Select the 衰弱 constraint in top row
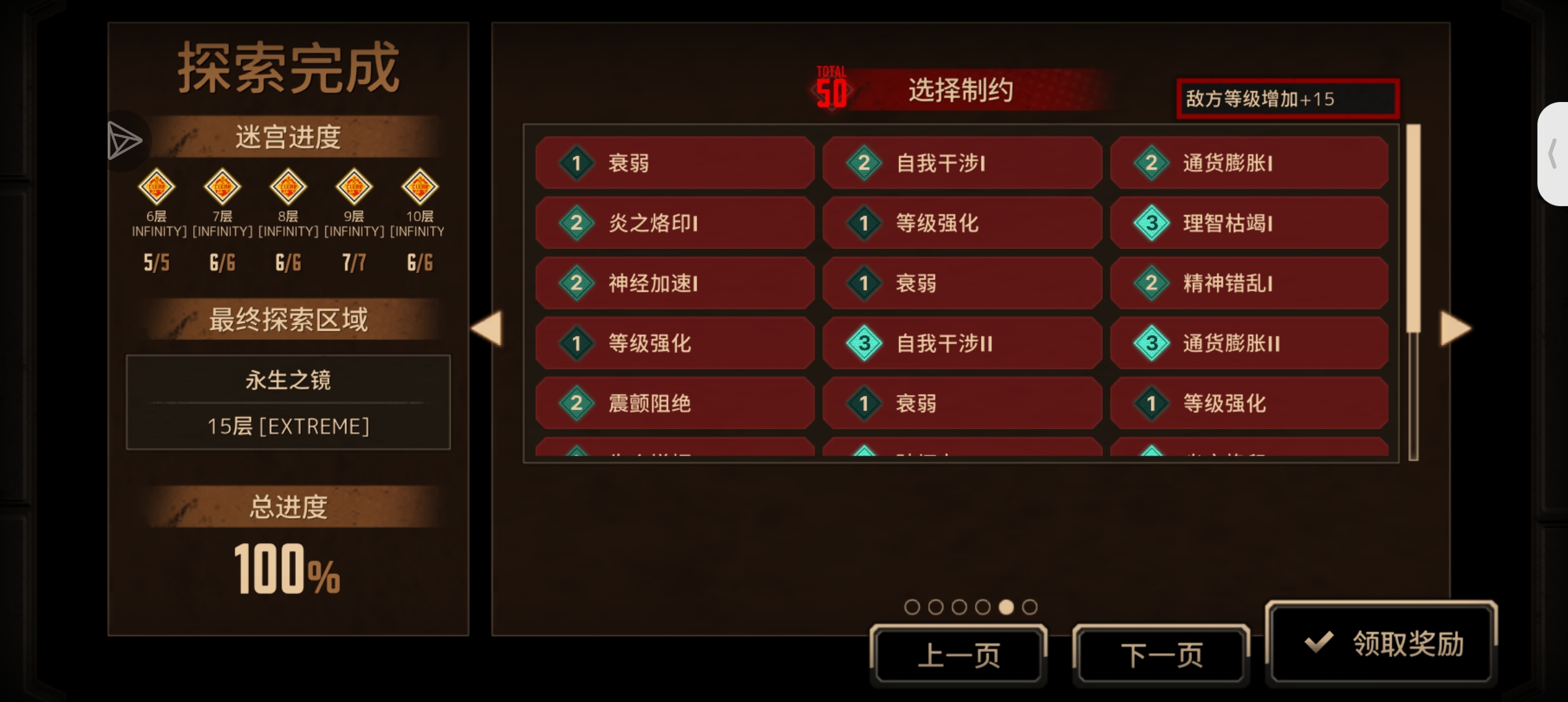The image size is (1568, 702). point(674,163)
